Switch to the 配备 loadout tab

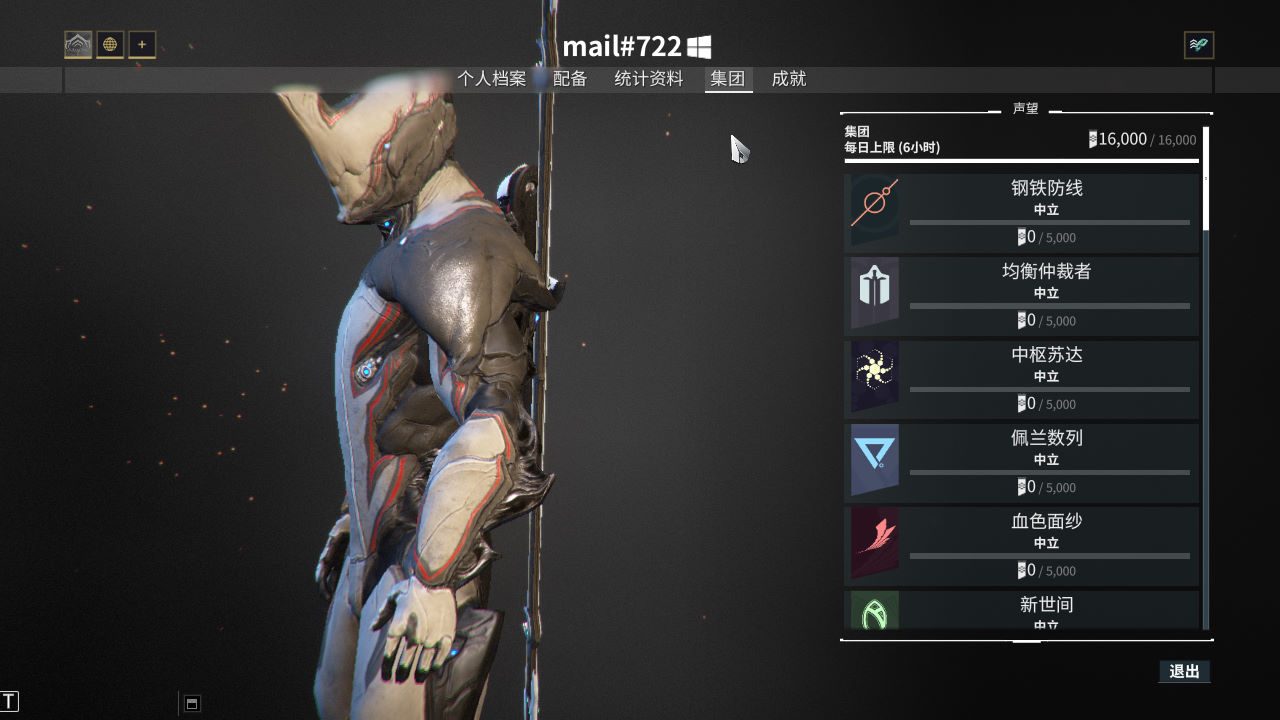click(x=570, y=79)
